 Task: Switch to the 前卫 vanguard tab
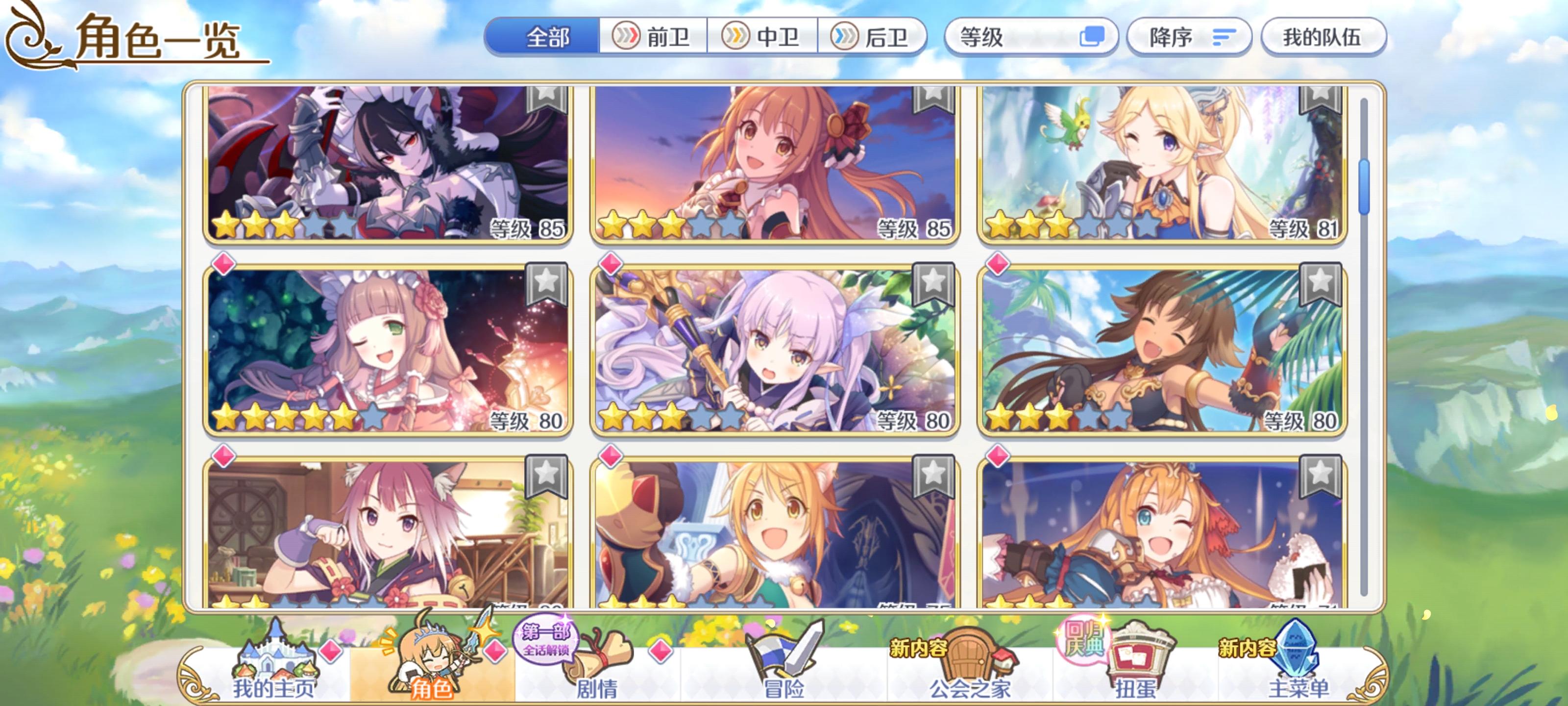click(x=654, y=38)
